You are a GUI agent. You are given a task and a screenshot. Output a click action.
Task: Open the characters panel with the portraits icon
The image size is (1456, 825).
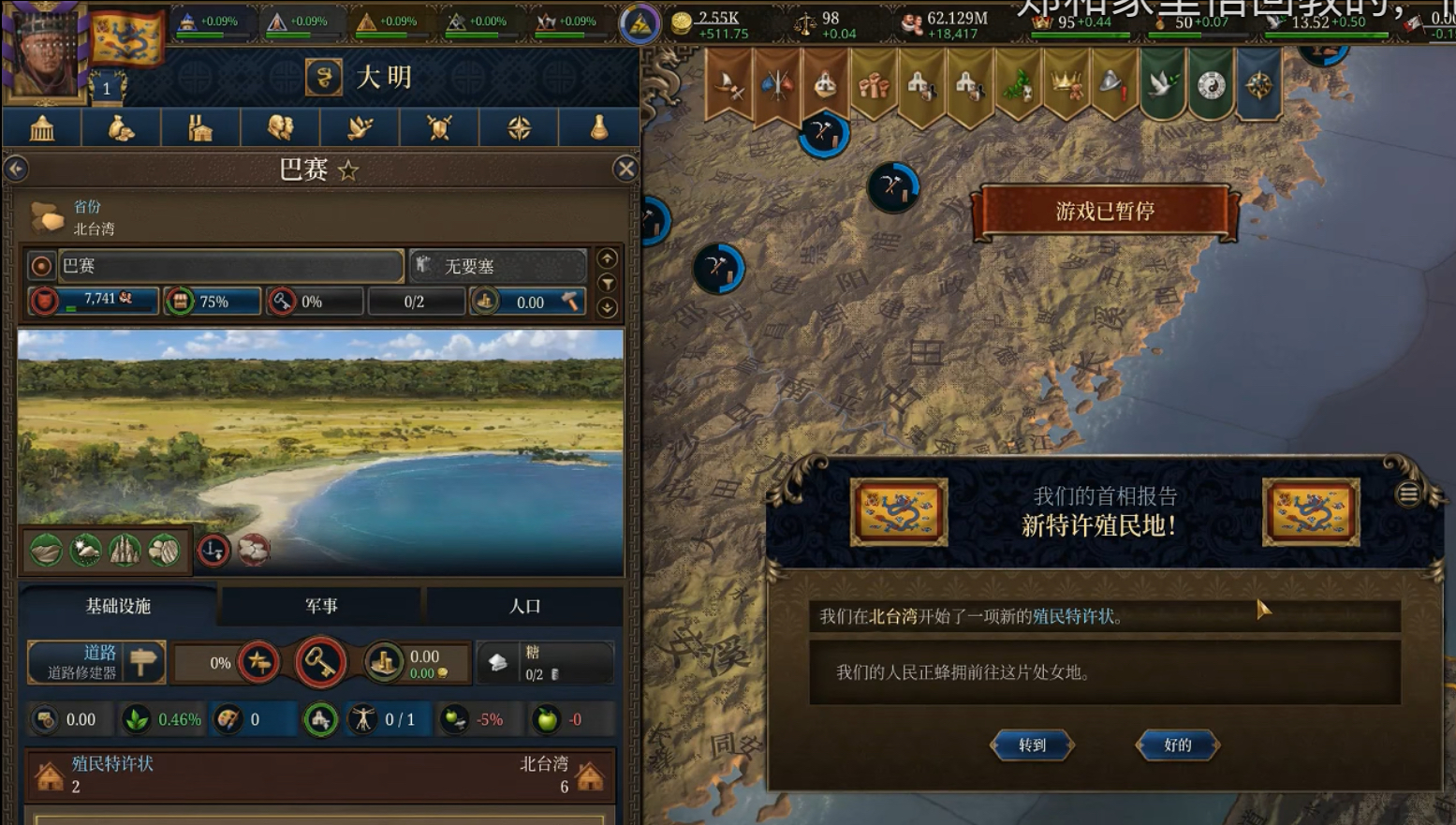(x=280, y=127)
